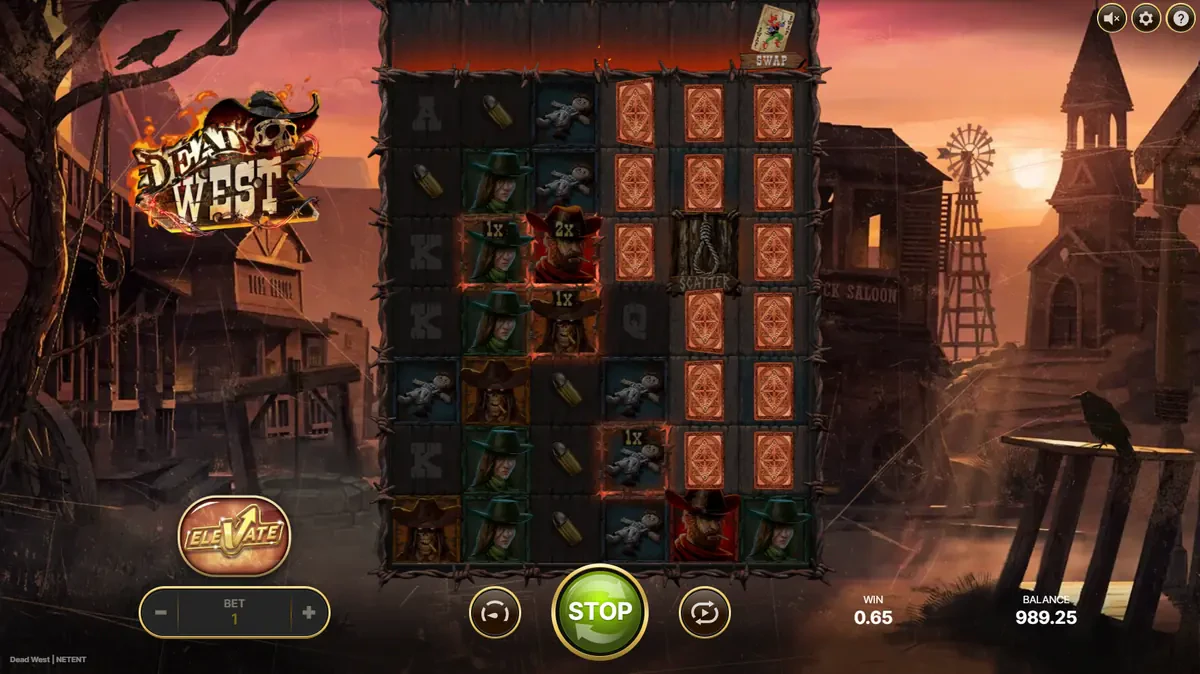Open the gear settings menu
1200x674 pixels.
click(x=1145, y=18)
